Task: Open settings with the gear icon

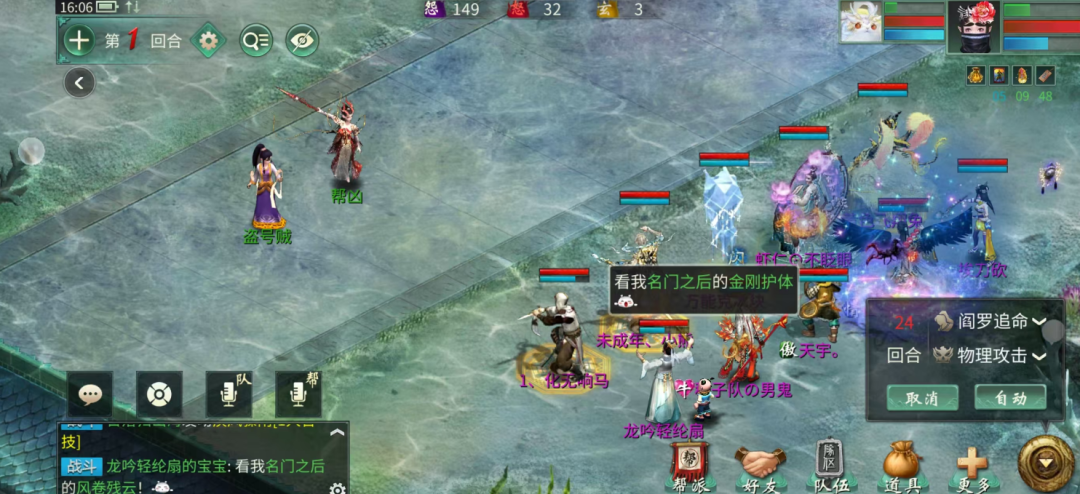Action: click(208, 41)
